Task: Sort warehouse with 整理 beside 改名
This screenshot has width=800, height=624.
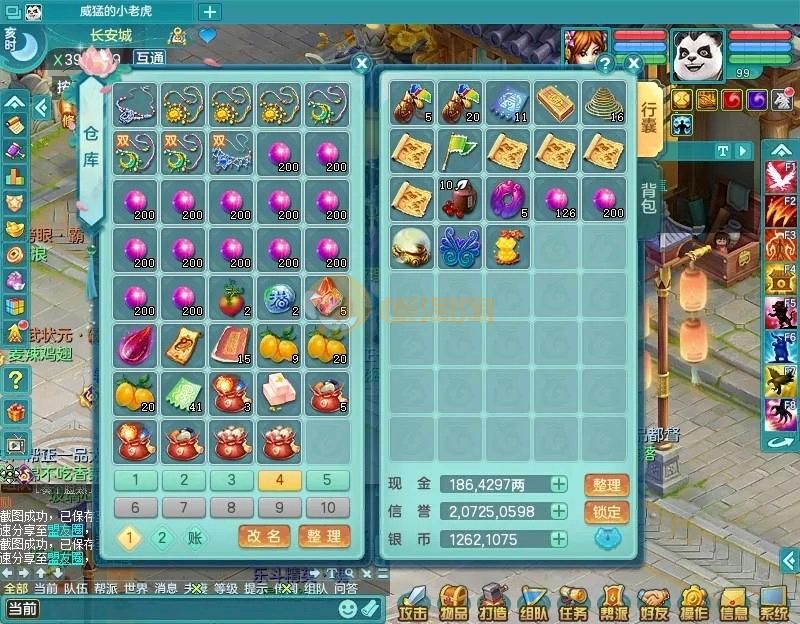Action: click(324, 537)
